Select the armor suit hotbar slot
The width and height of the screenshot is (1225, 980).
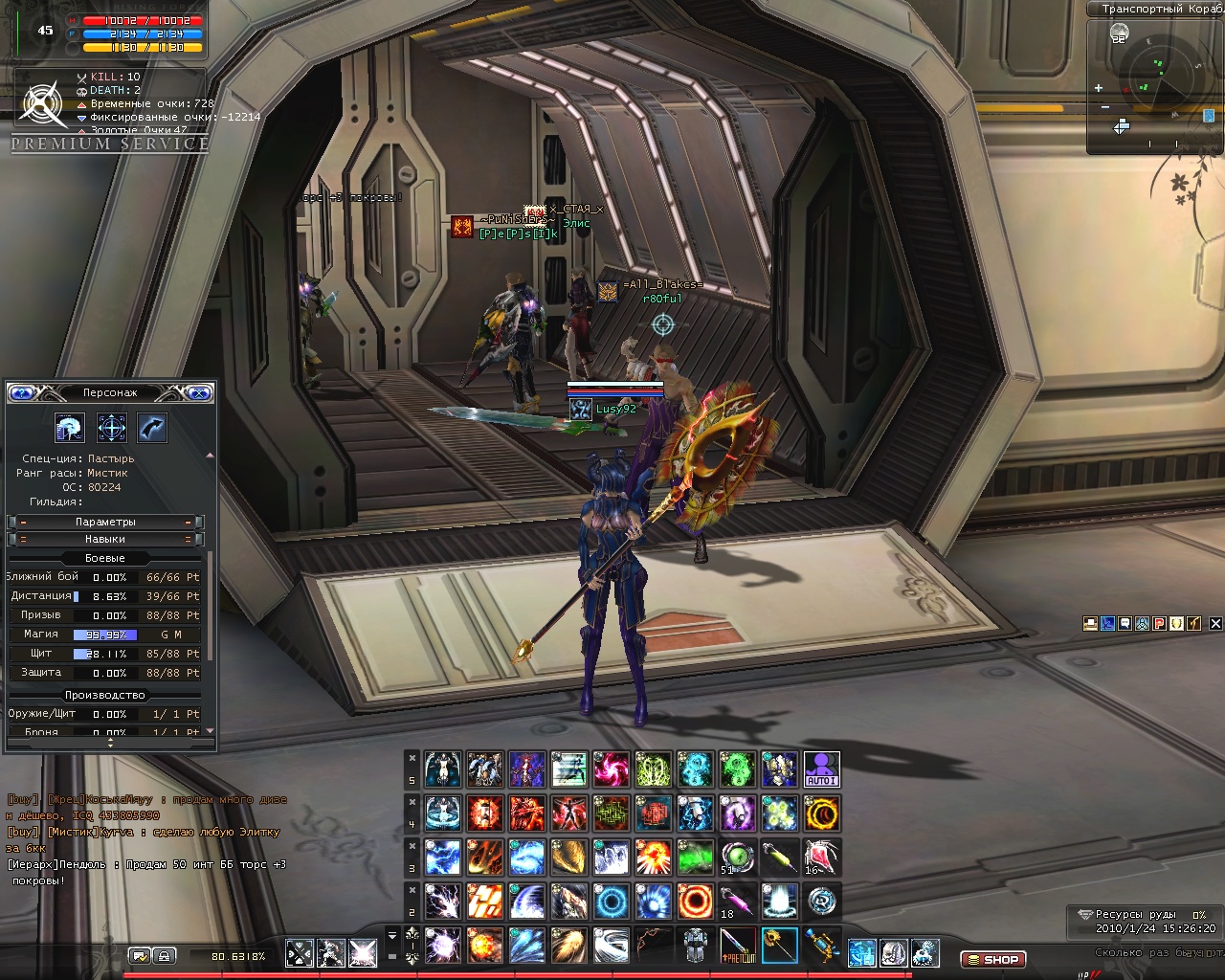coord(695,946)
